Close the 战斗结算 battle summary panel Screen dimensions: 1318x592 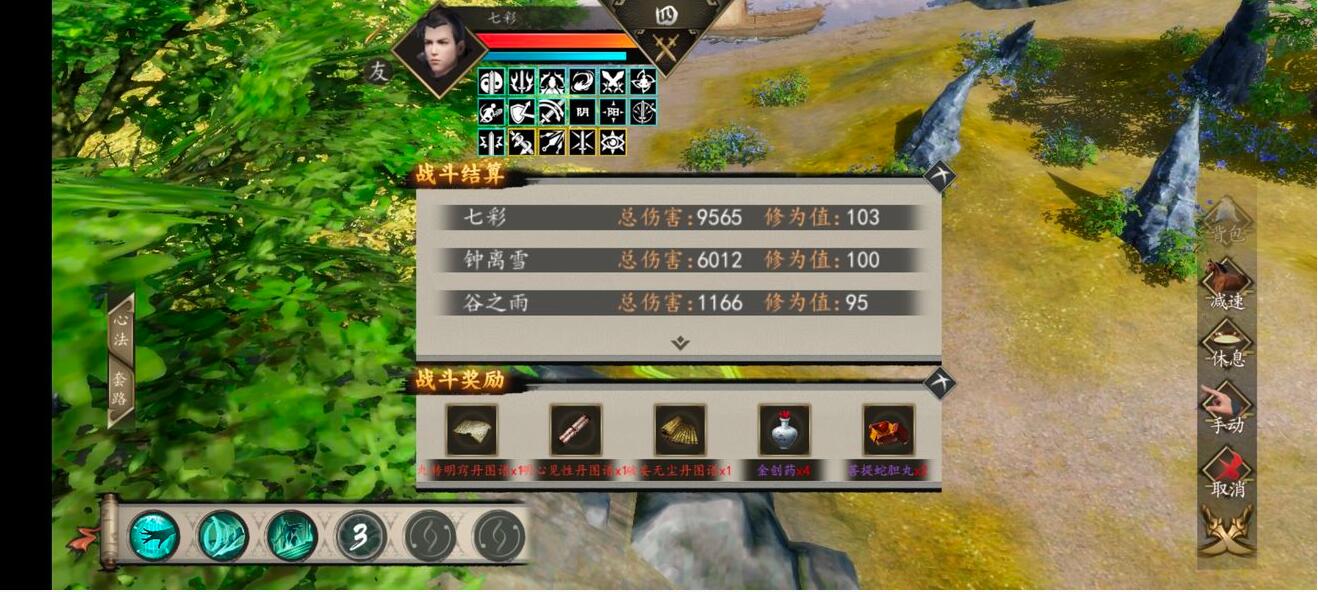click(939, 177)
